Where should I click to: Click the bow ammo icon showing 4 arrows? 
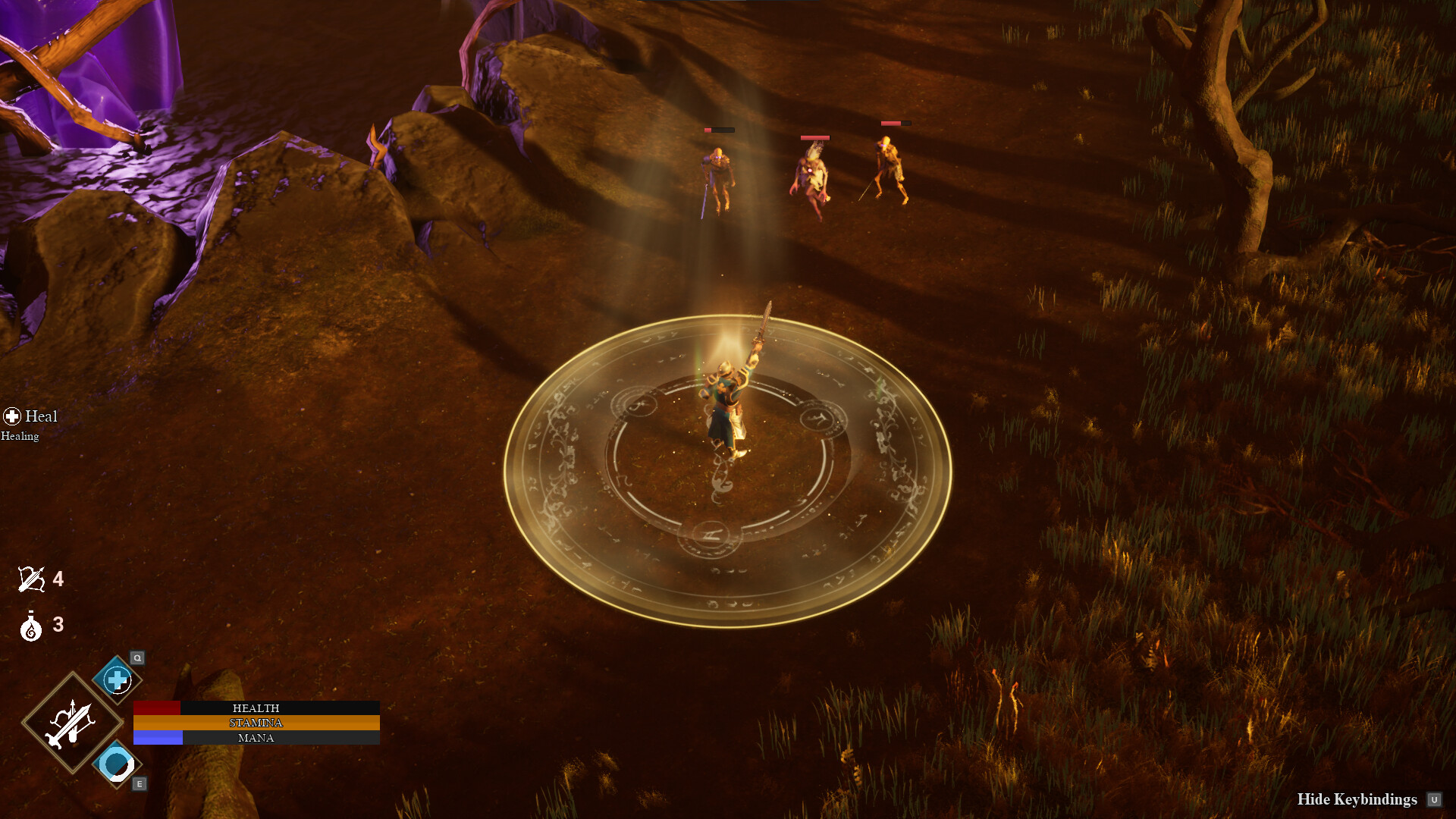point(30,580)
